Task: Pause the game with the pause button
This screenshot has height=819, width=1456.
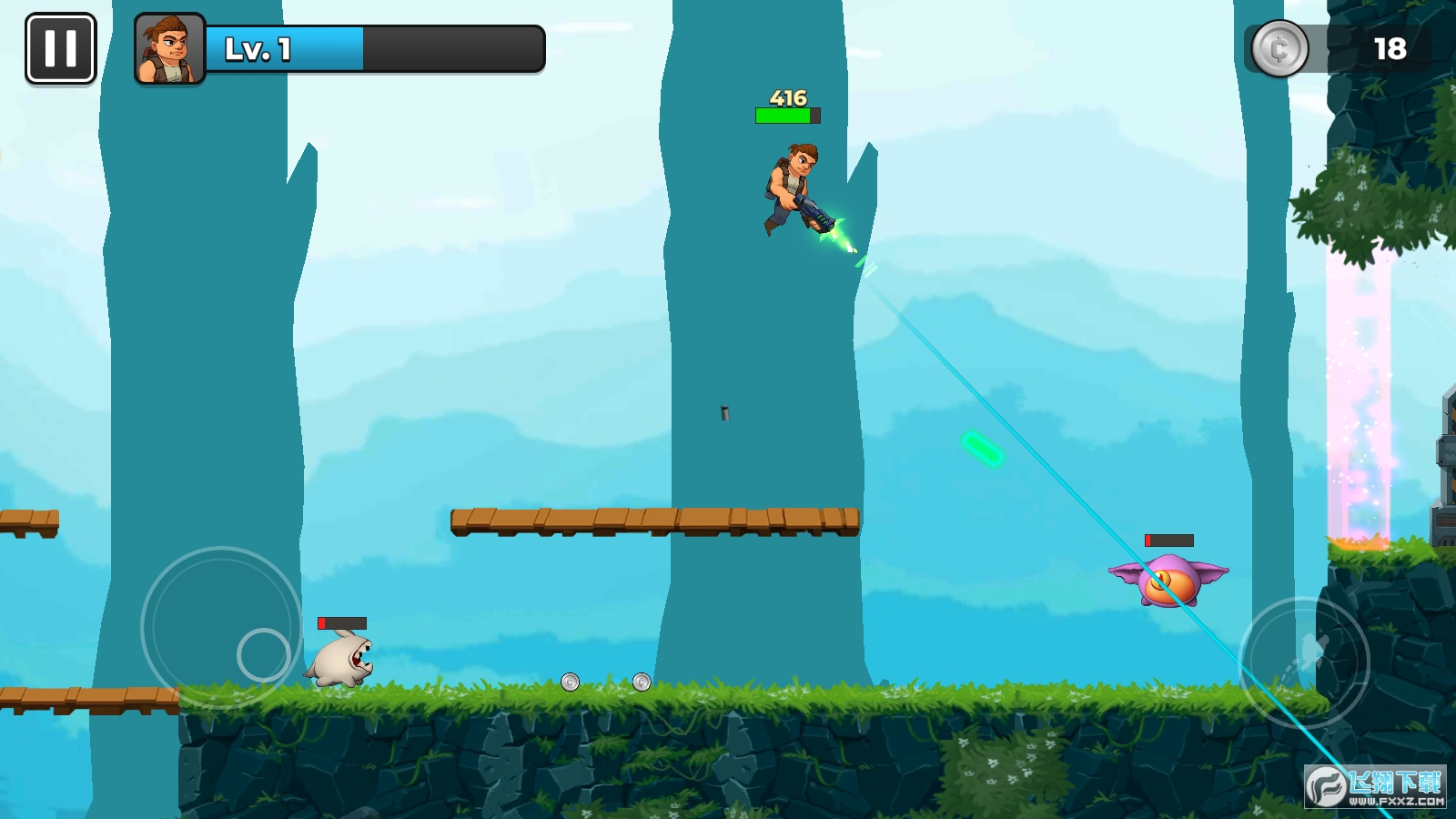Action: click(61, 48)
